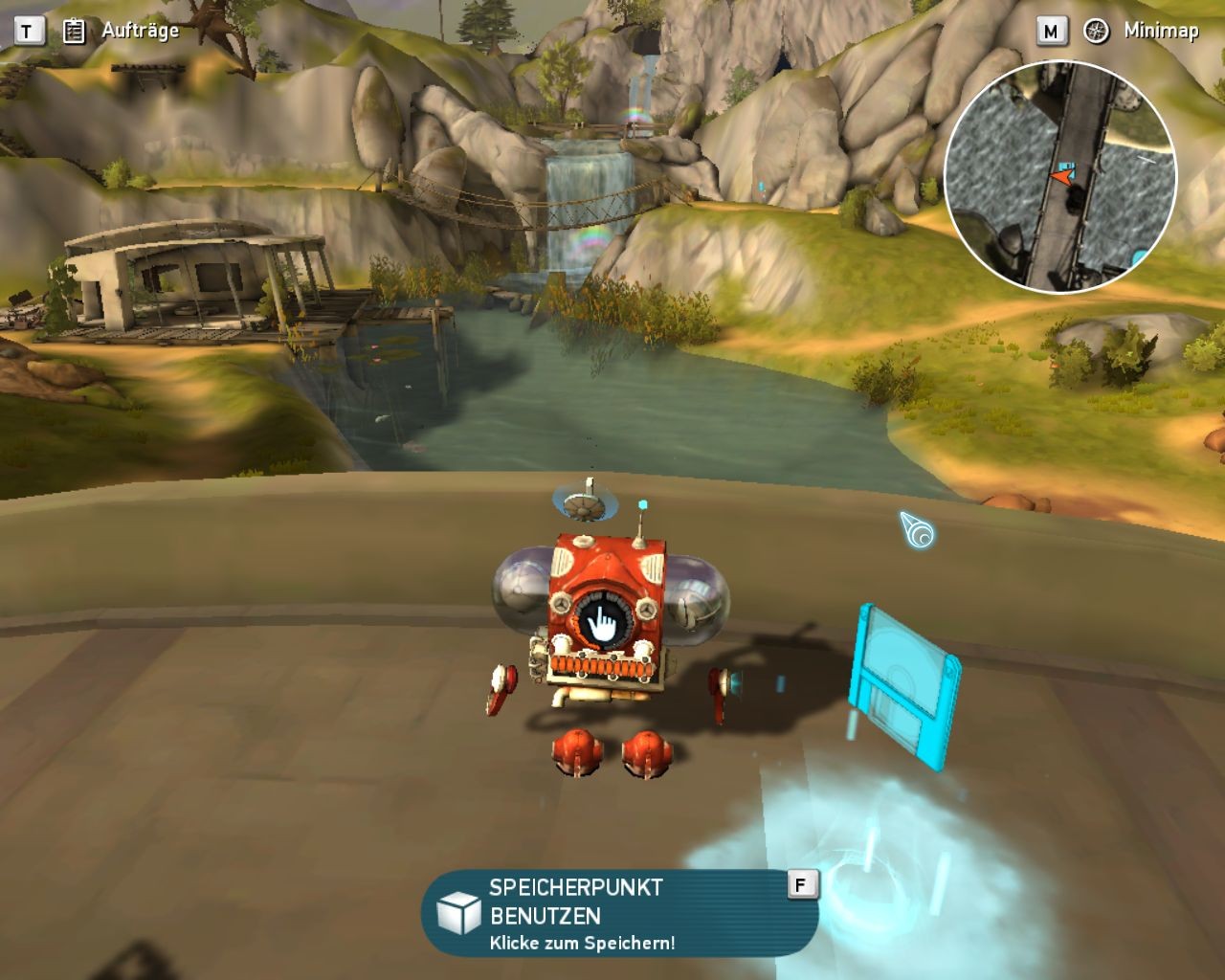Open the Aufträge quest list

122,31
